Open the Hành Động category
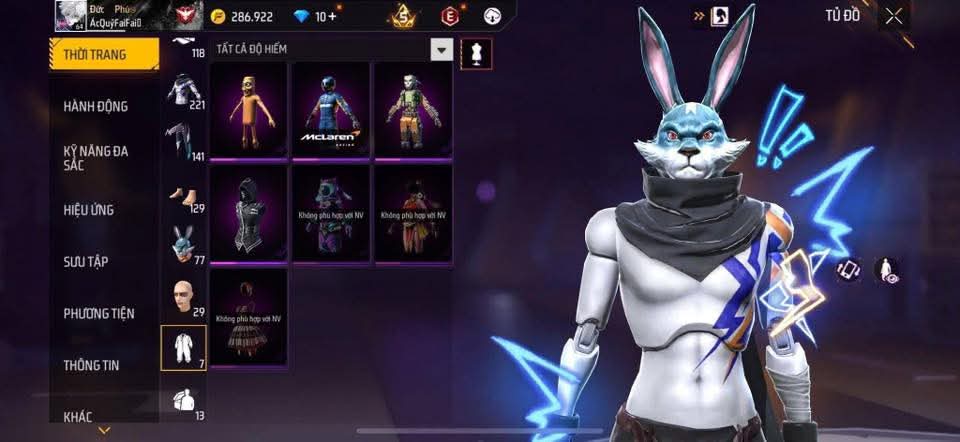Image resolution: width=960 pixels, height=442 pixels. point(95,106)
